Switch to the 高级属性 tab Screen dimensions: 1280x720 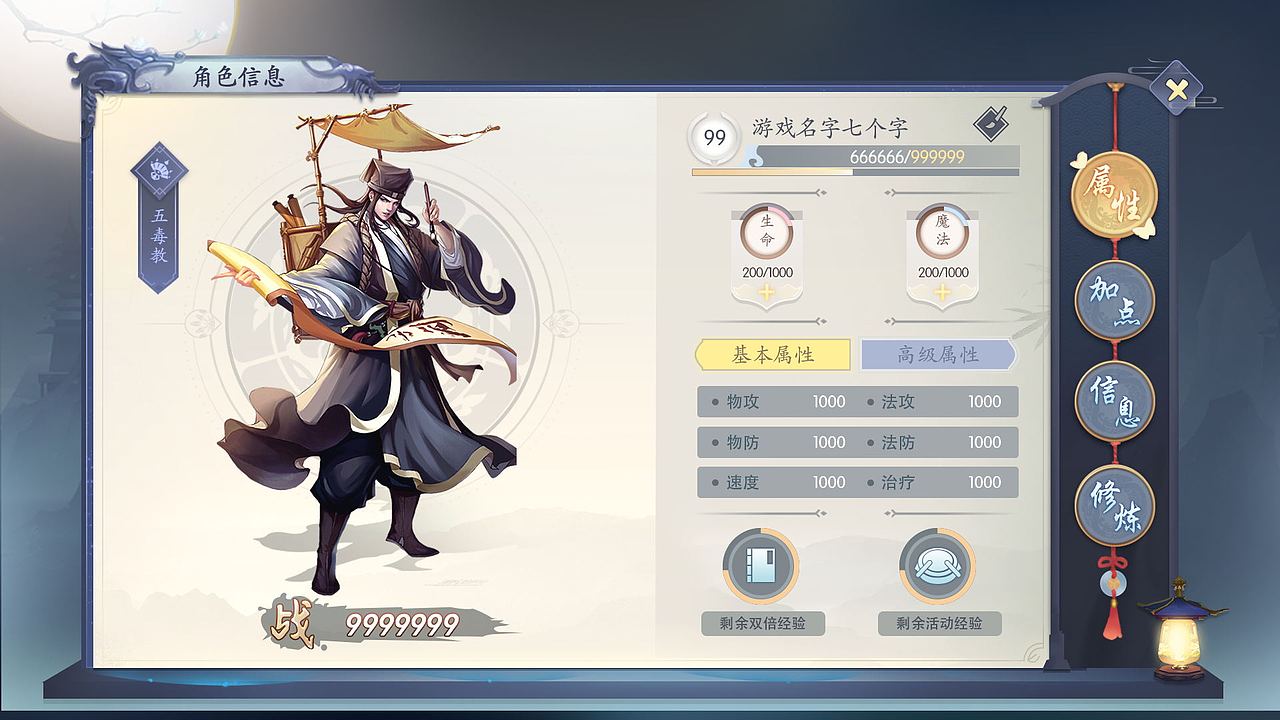[x=937, y=355]
